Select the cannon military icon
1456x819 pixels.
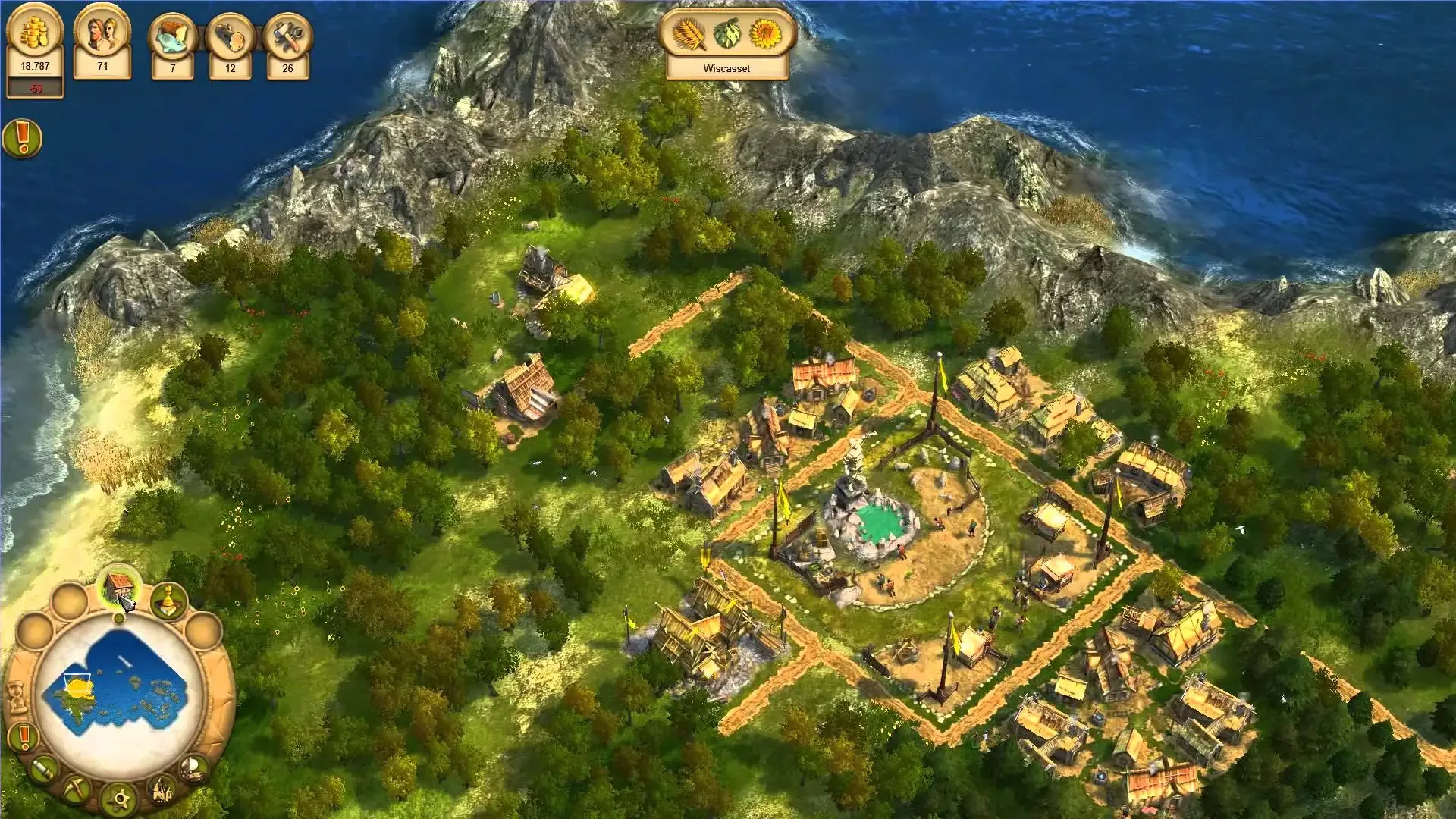[44, 769]
